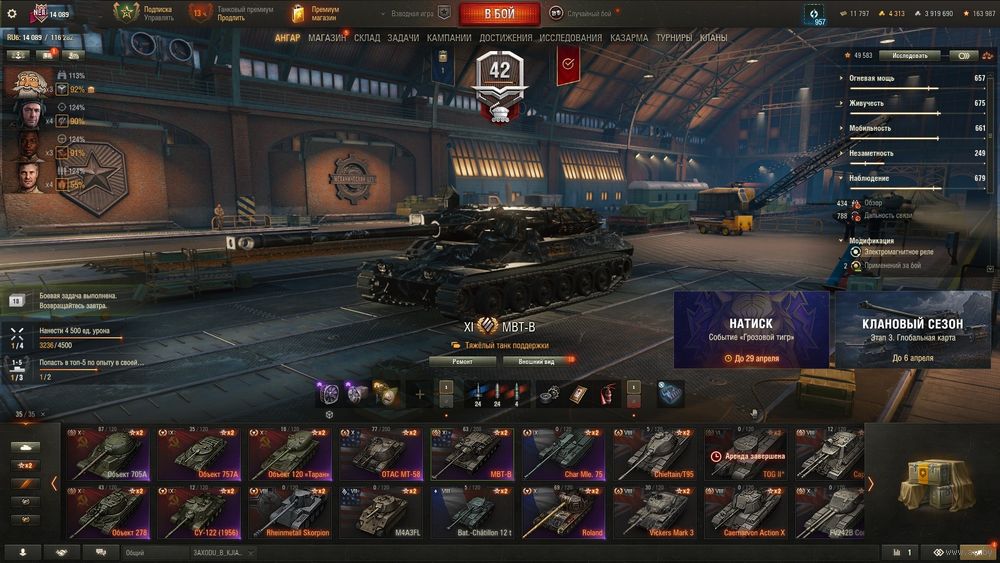The image size is (1000, 563).
Task: Switch to the СКЛАД tab
Action: 367,38
